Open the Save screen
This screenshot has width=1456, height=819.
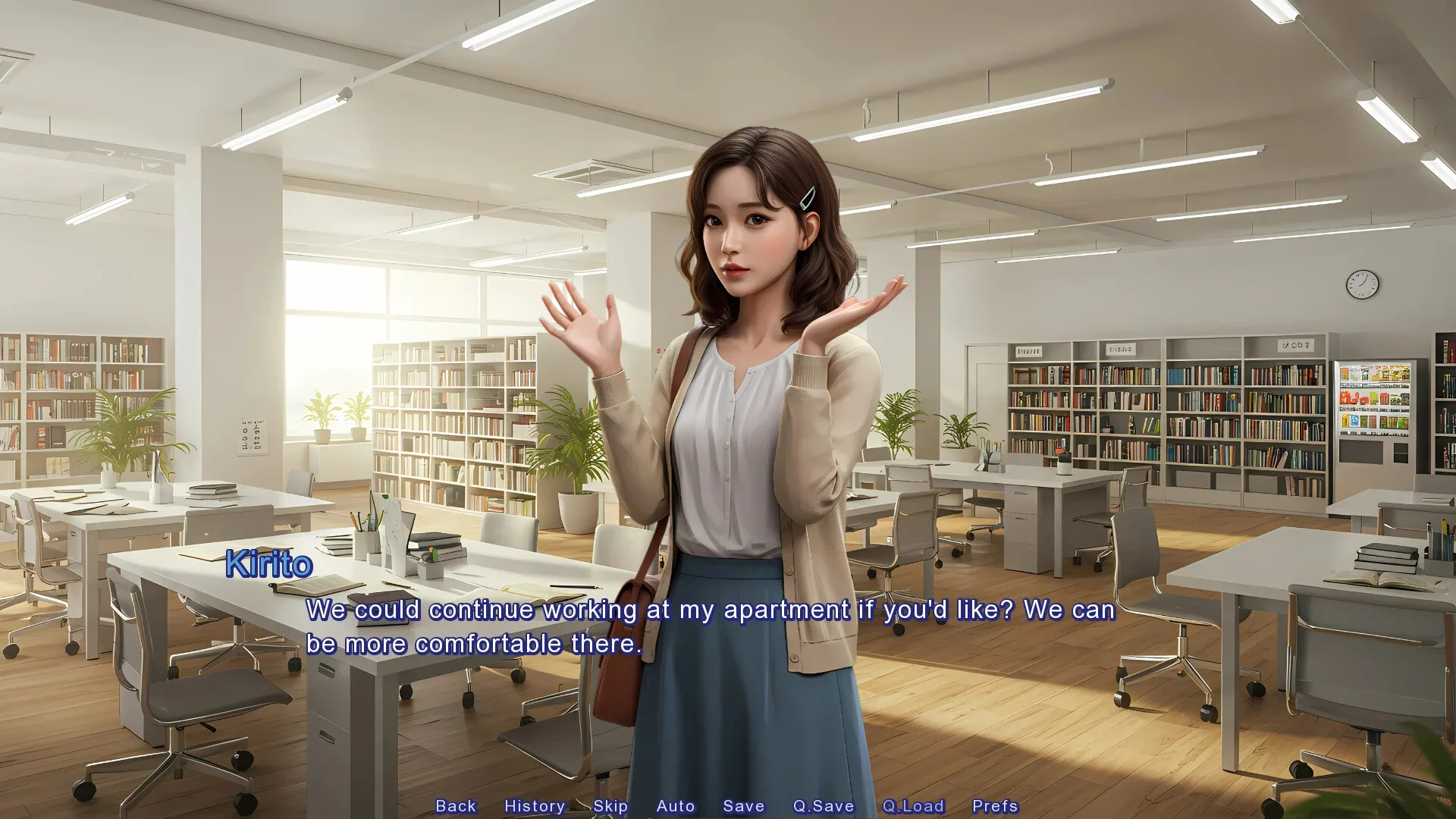(x=743, y=806)
